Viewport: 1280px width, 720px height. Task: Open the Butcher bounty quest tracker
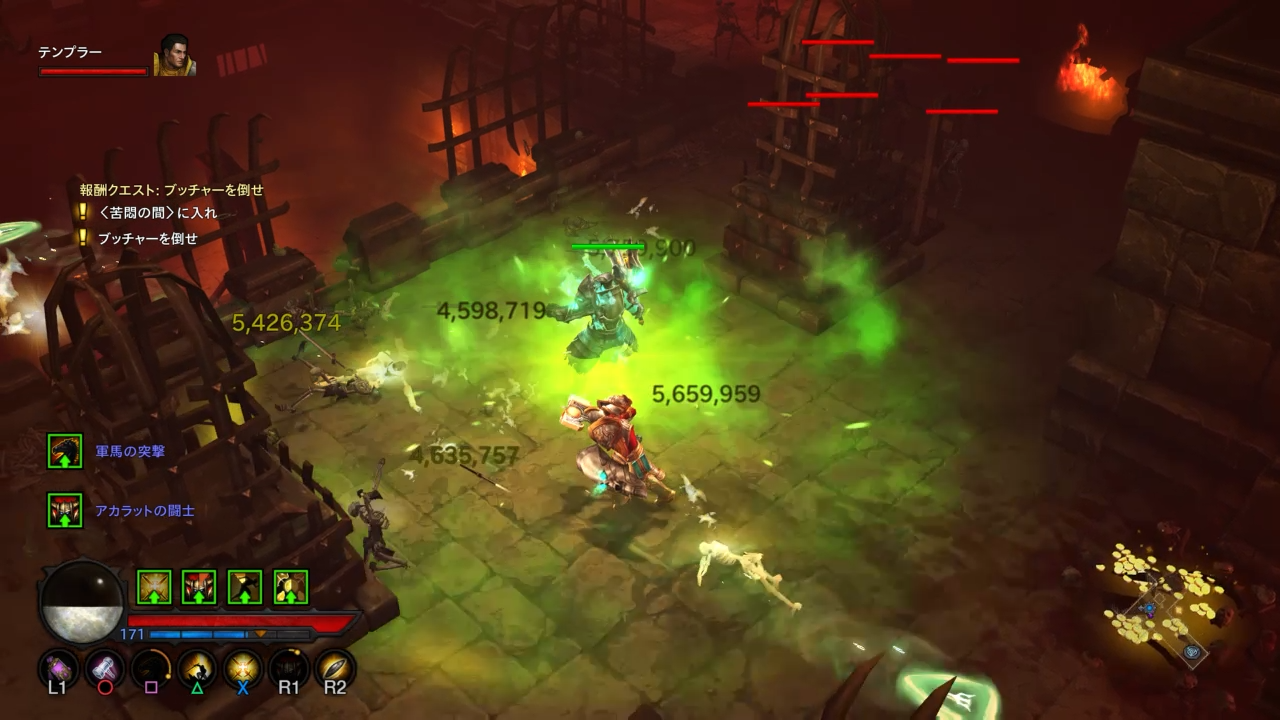tap(171, 190)
